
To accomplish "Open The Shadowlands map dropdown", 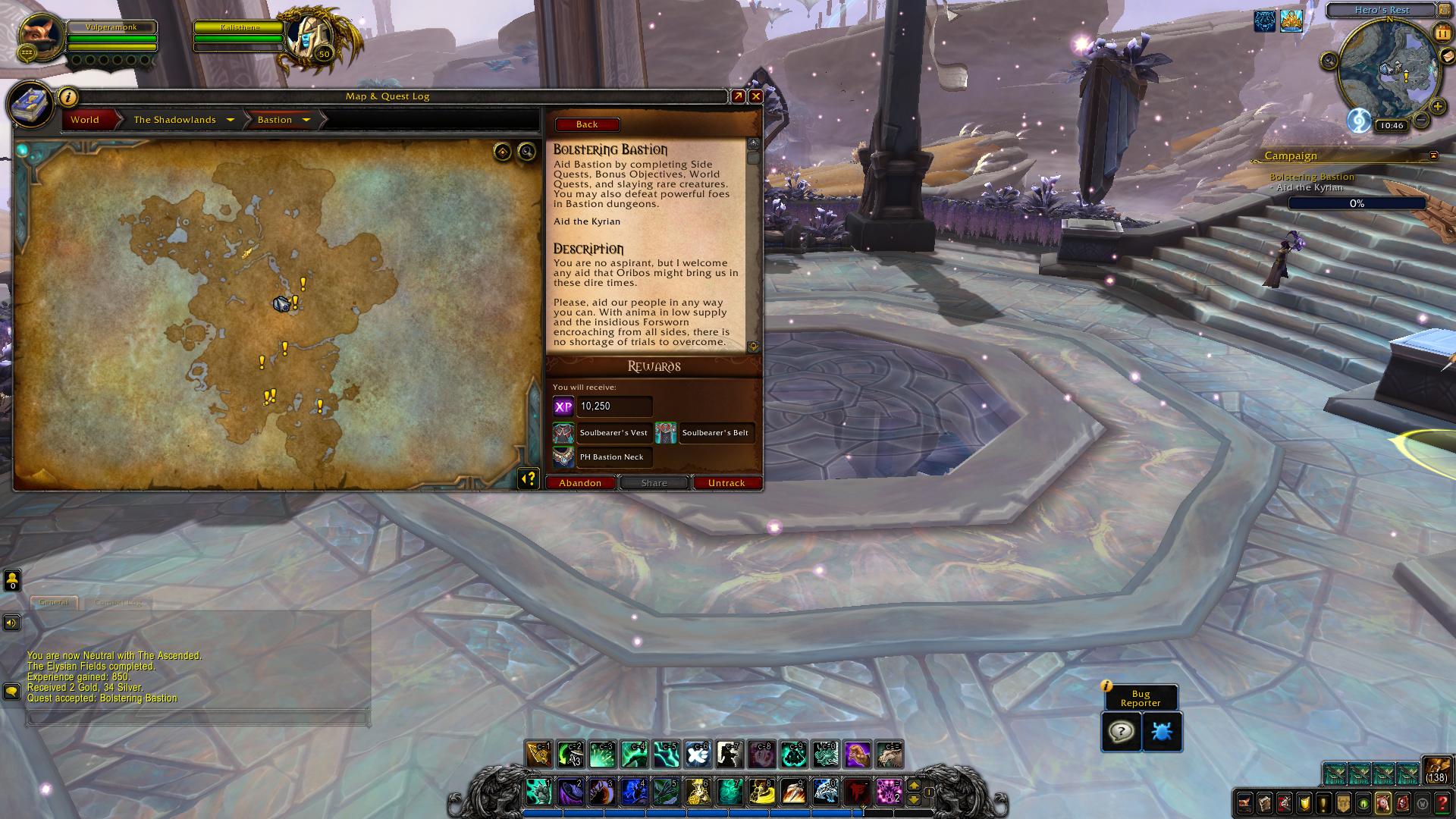I will 230,120.
